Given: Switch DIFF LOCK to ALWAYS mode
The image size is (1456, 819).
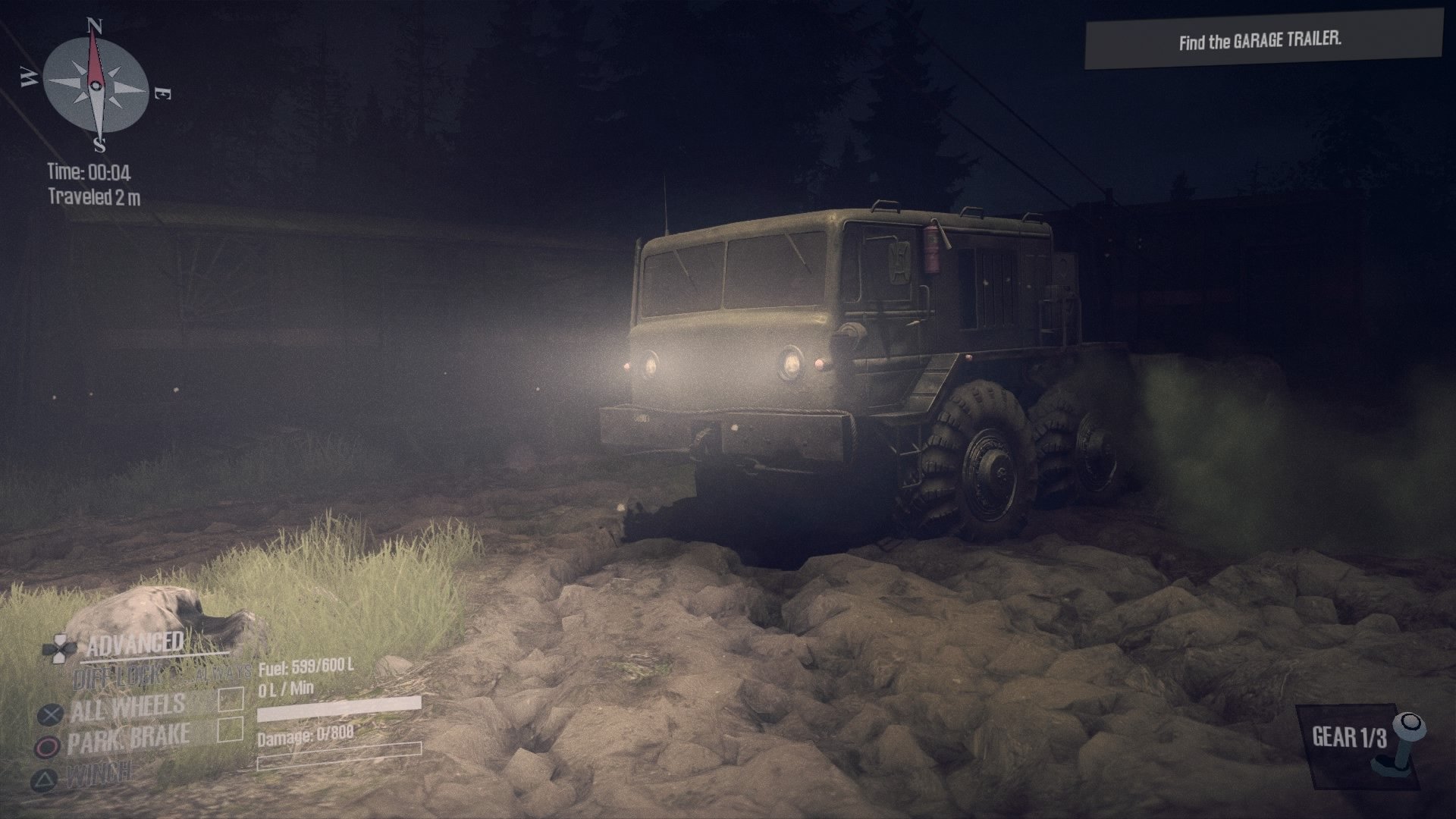Looking at the screenshot, I should point(223,672).
